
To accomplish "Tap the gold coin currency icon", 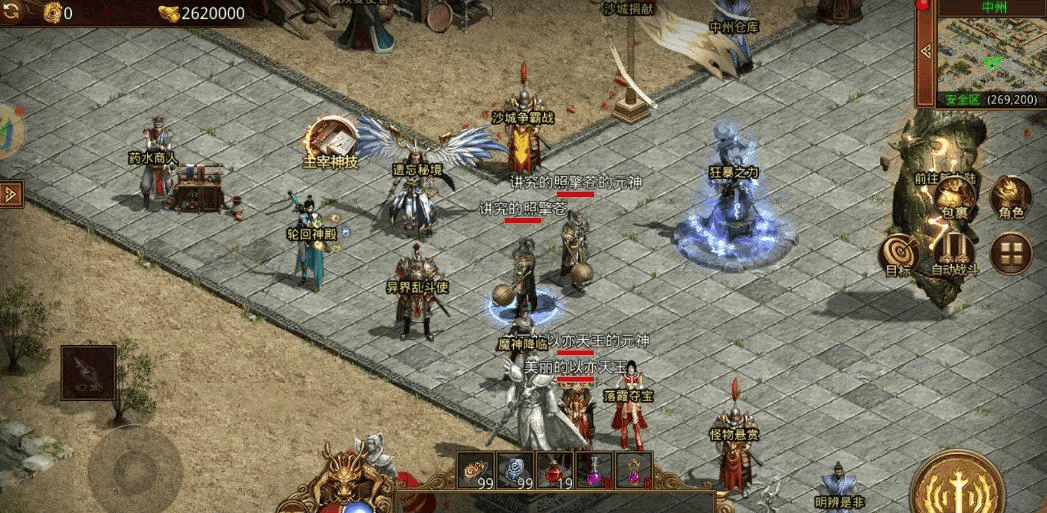I will (50, 13).
